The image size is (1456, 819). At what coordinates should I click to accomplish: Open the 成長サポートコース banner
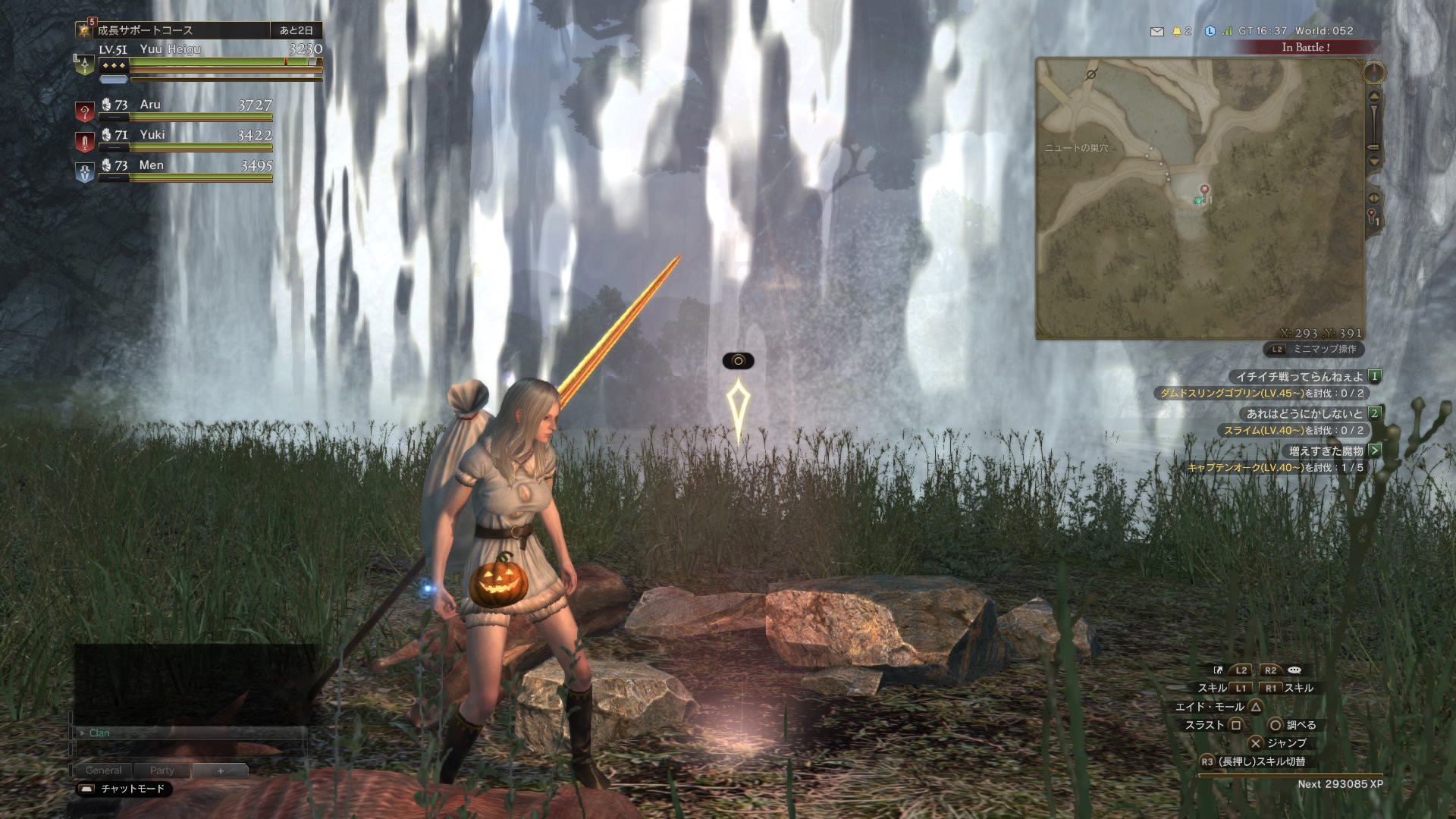(x=144, y=30)
